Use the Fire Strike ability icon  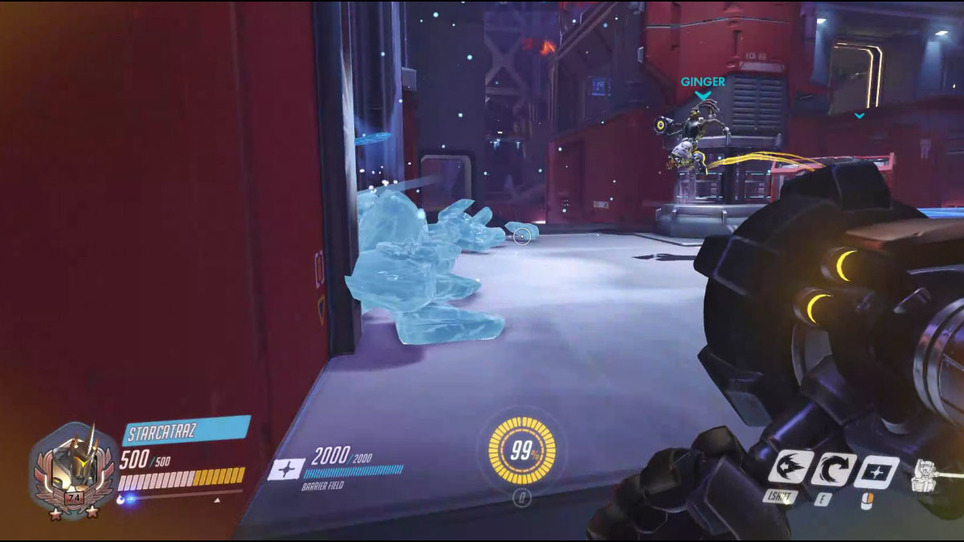[832, 469]
